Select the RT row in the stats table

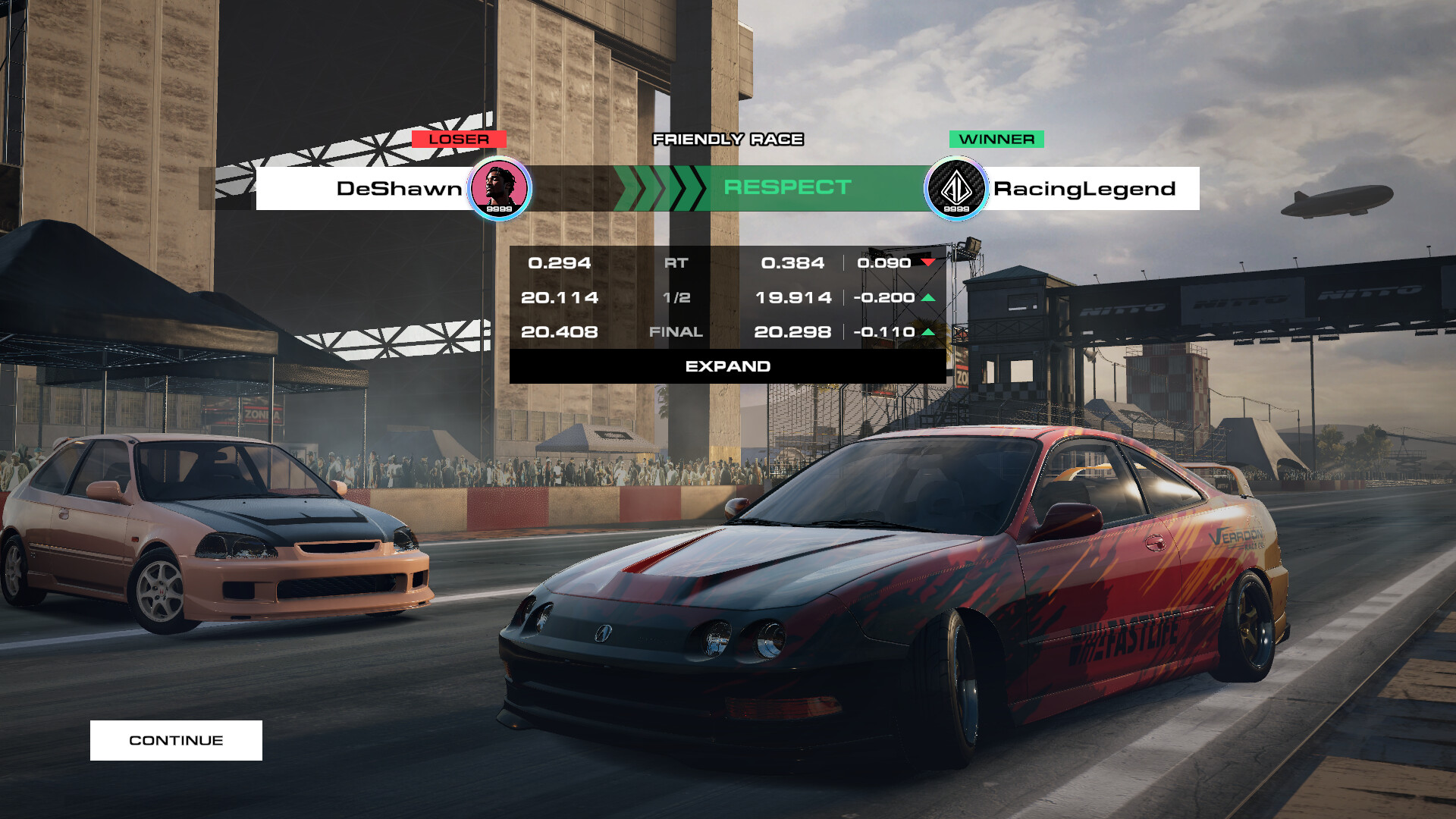pyautogui.click(x=676, y=263)
